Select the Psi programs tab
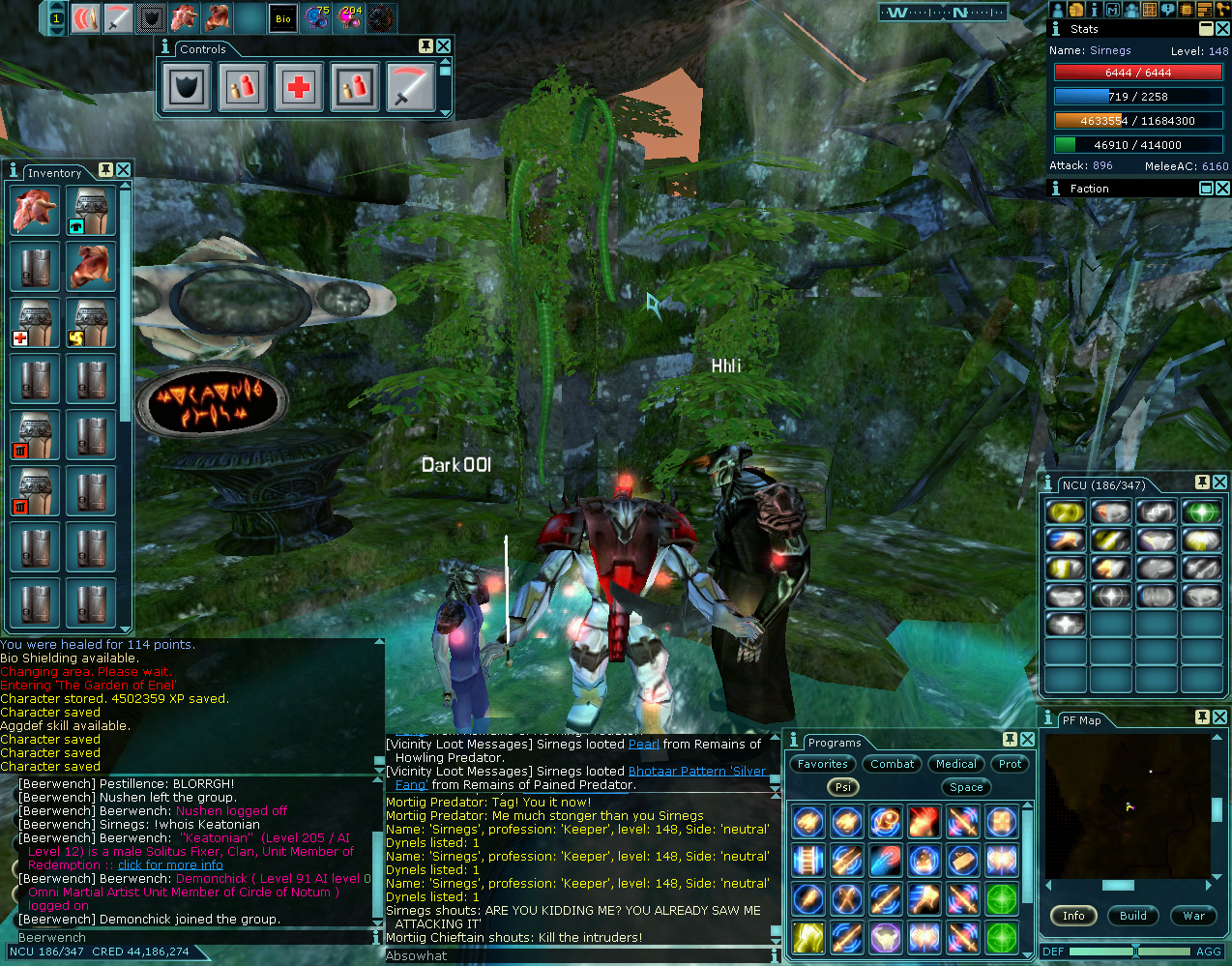1232x966 pixels. (843, 787)
